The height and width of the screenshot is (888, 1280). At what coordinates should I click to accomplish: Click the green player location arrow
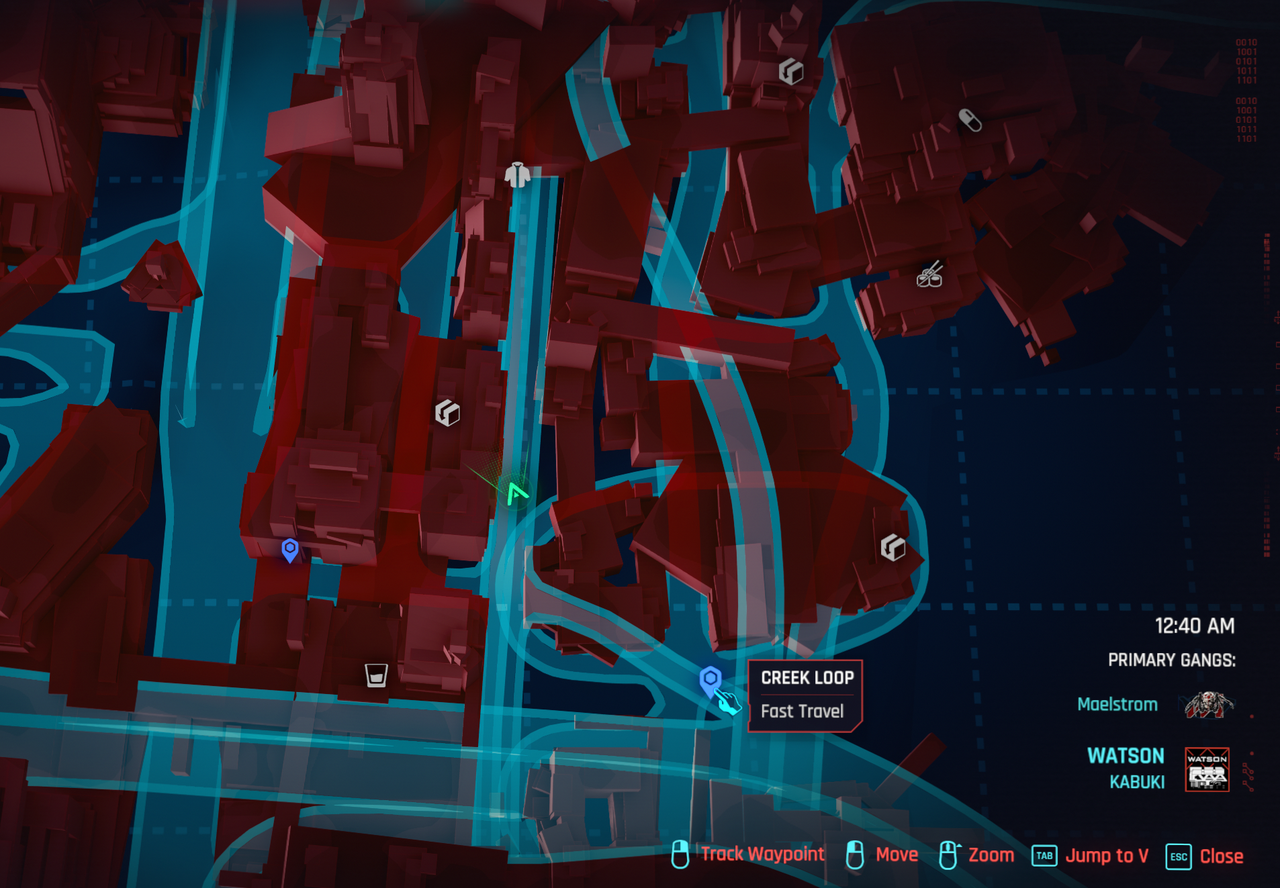[x=516, y=492]
